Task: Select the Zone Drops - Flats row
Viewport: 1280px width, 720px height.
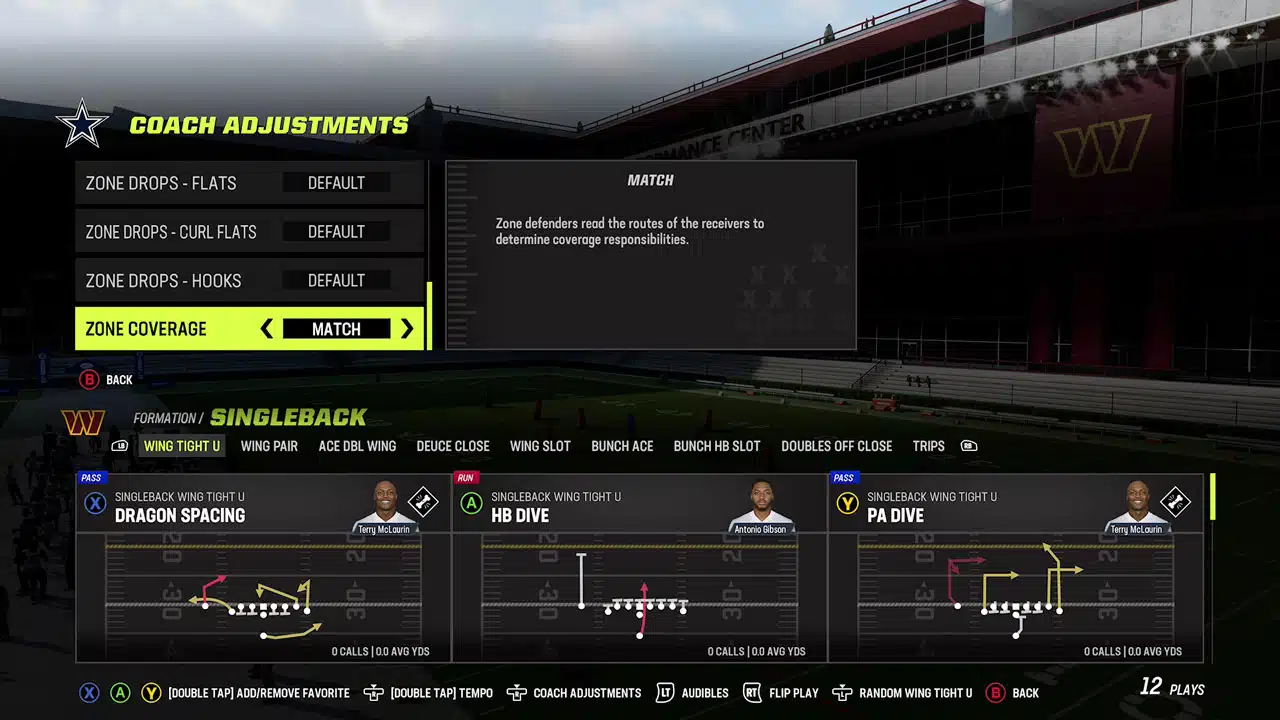Action: coord(249,183)
